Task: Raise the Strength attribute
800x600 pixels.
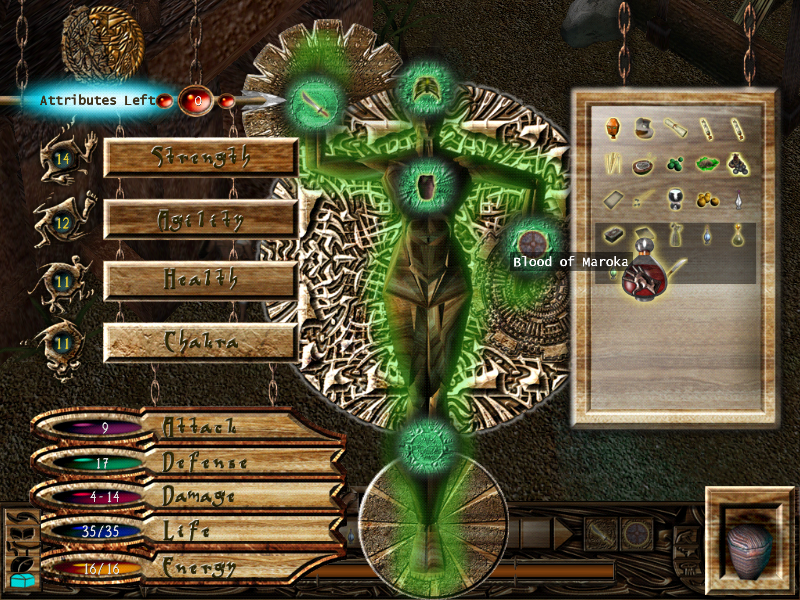Action: click(x=200, y=157)
